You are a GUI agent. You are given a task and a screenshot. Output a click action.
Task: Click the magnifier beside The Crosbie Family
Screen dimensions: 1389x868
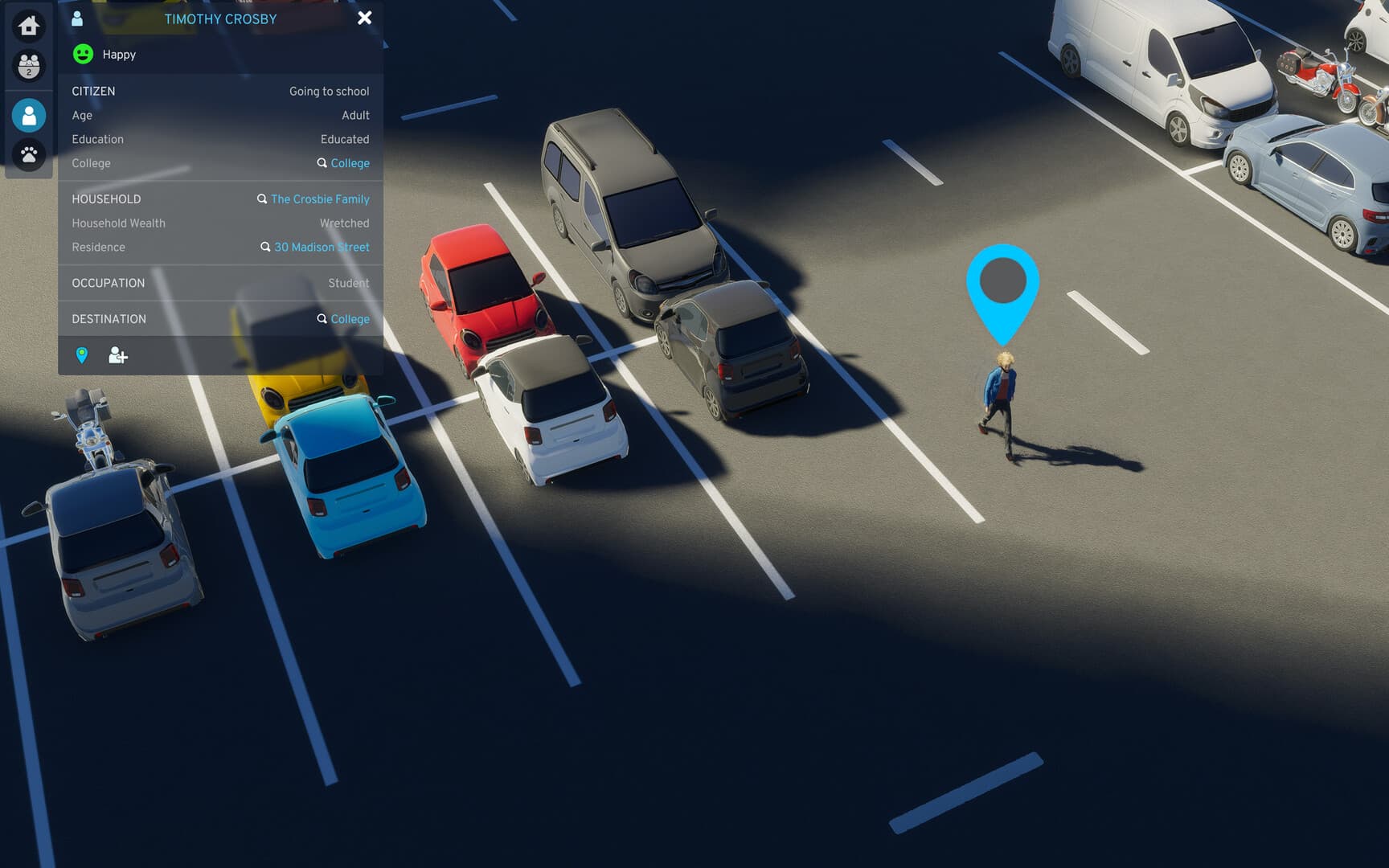pyautogui.click(x=261, y=199)
